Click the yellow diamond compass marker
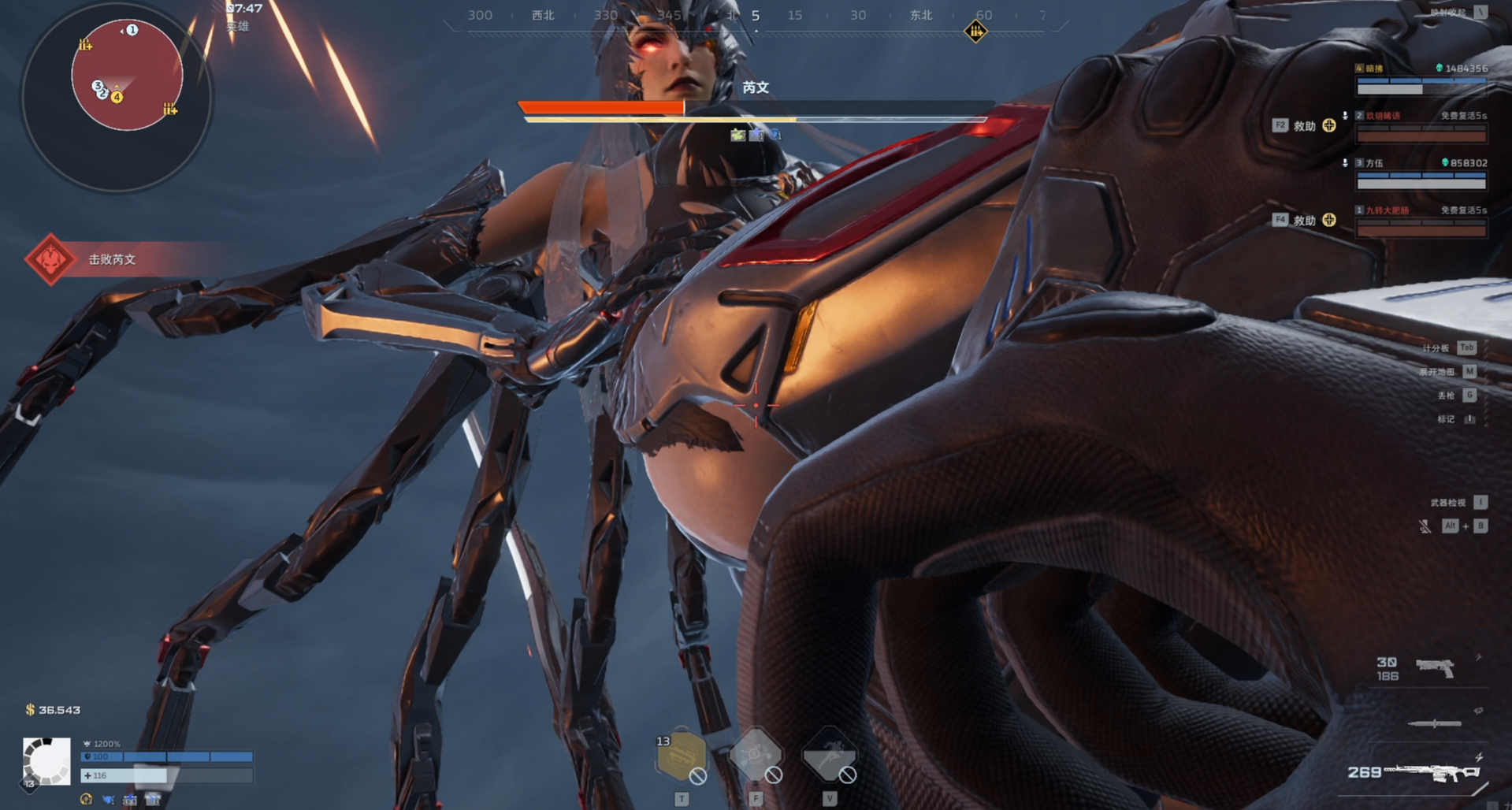The width and height of the screenshot is (1512, 810). (975, 32)
